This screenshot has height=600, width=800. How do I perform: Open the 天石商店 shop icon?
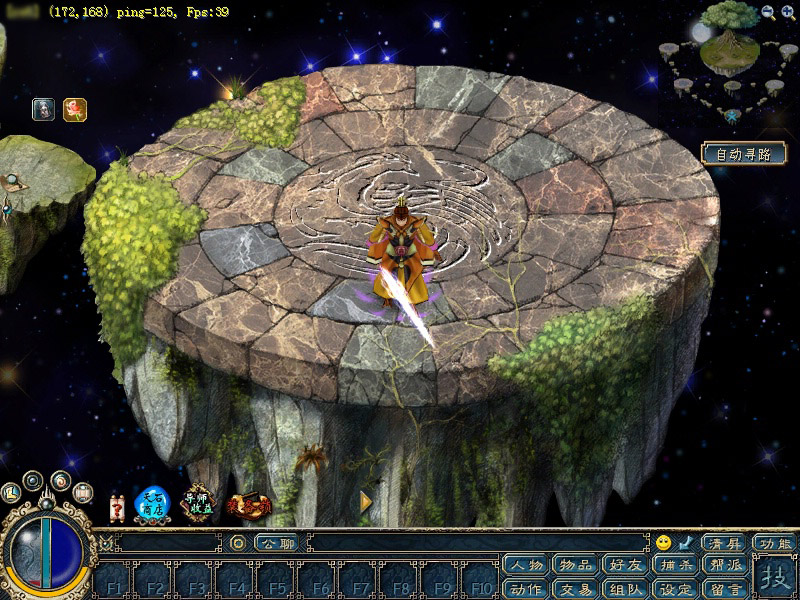click(152, 504)
